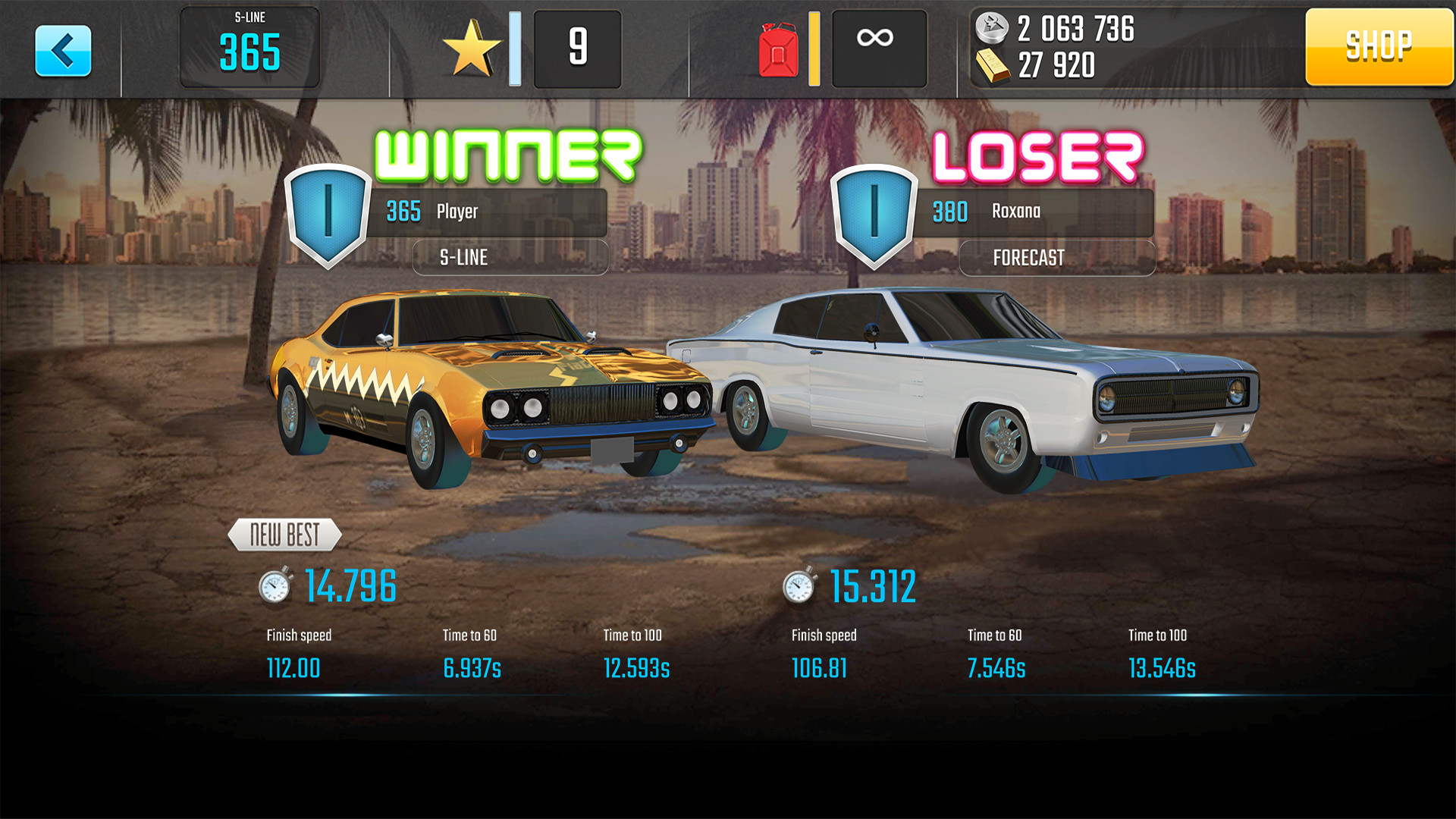Open the S-LINE counter panel
Viewport: 1456px width, 819px height.
click(x=250, y=47)
